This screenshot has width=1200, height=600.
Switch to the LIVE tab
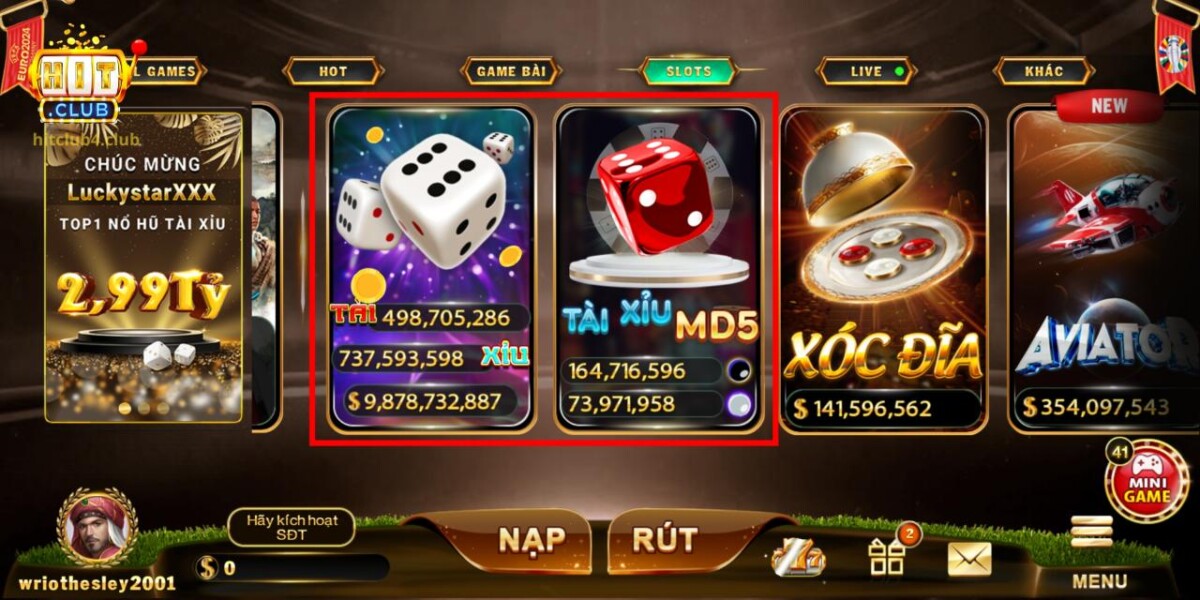click(x=866, y=71)
